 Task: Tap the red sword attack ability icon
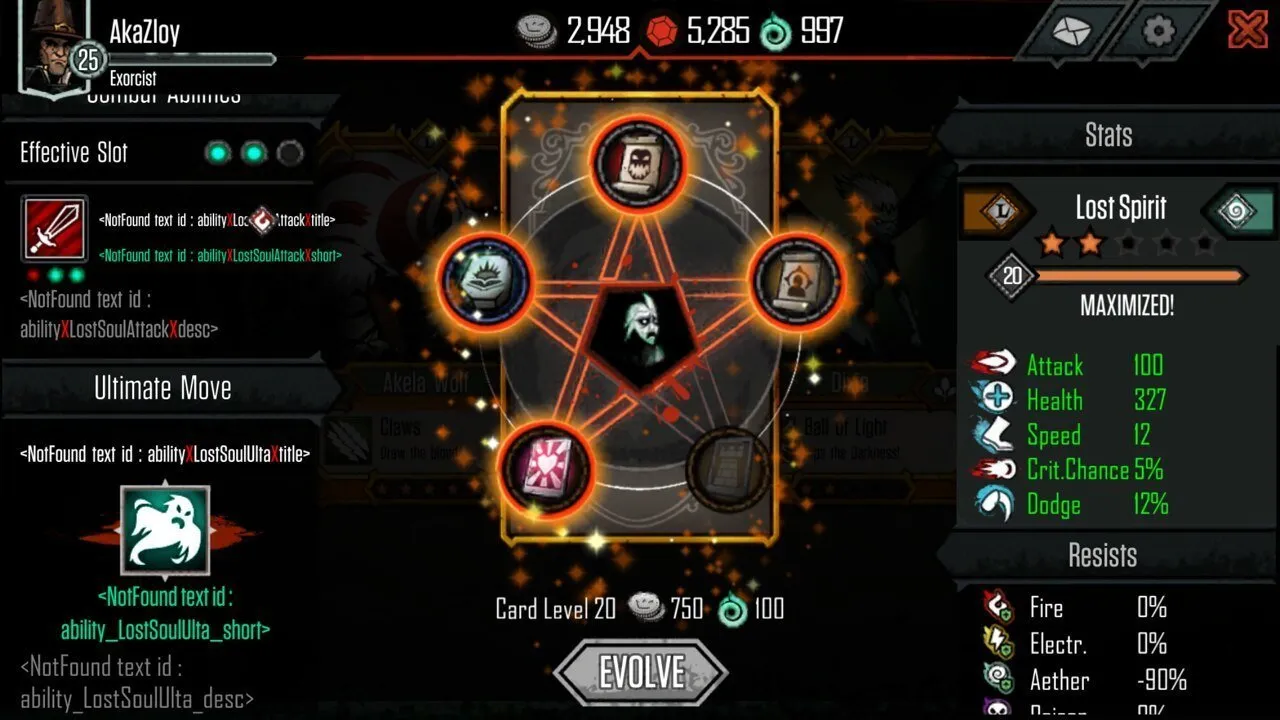coord(54,230)
